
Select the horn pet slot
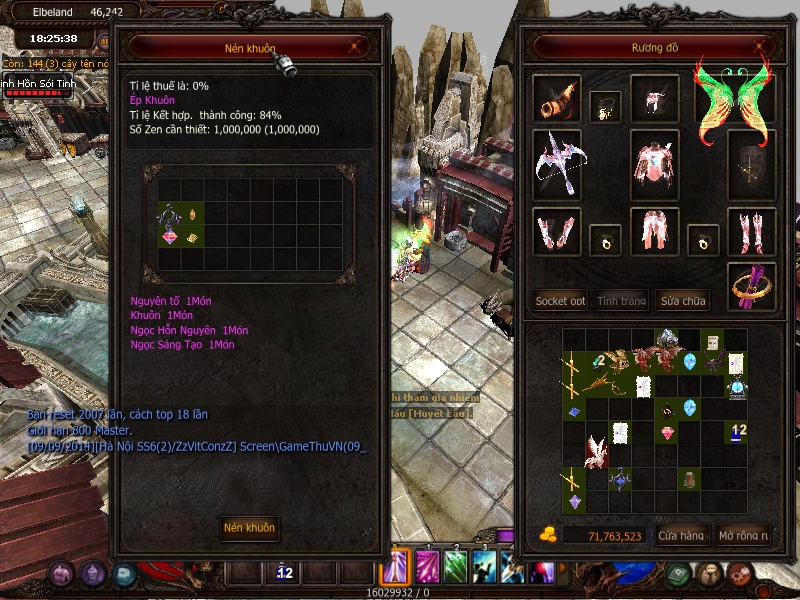(x=556, y=98)
